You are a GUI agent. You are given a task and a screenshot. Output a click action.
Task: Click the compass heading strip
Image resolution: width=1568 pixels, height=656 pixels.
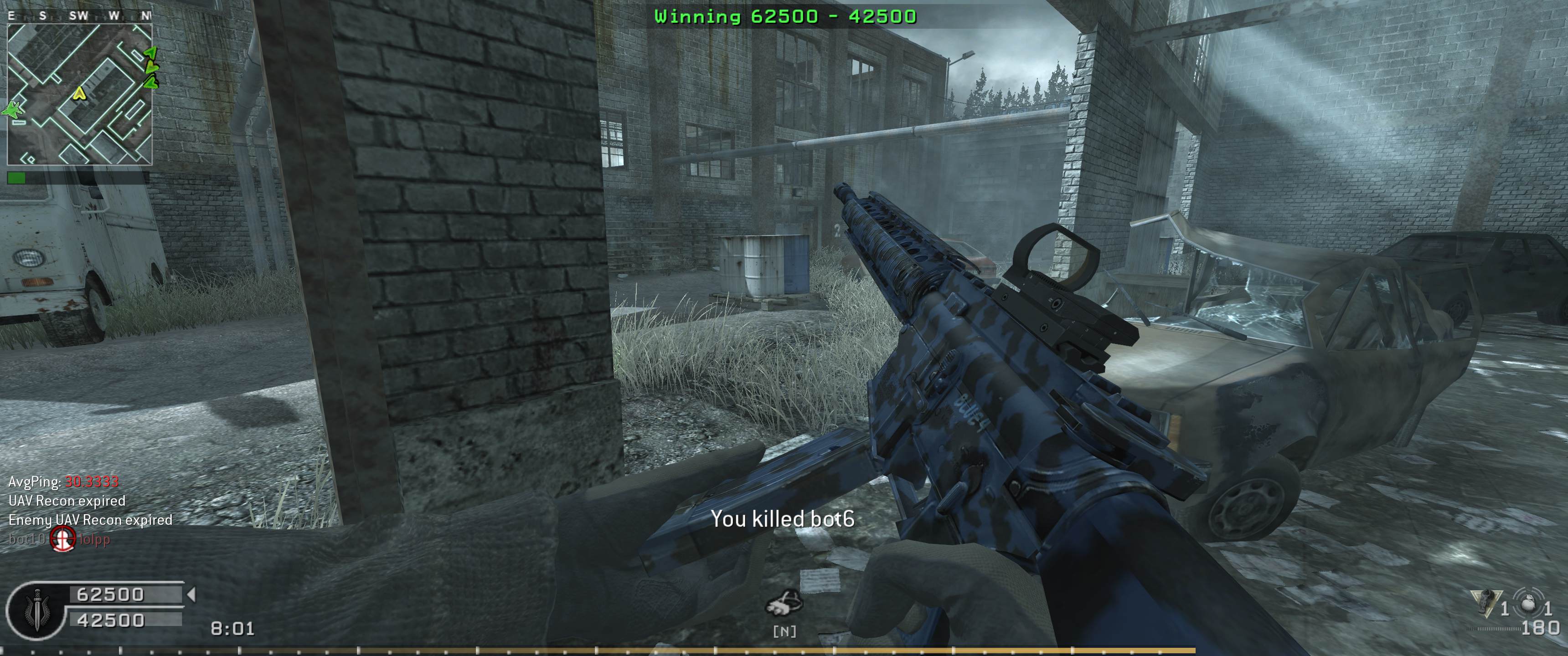click(x=79, y=16)
